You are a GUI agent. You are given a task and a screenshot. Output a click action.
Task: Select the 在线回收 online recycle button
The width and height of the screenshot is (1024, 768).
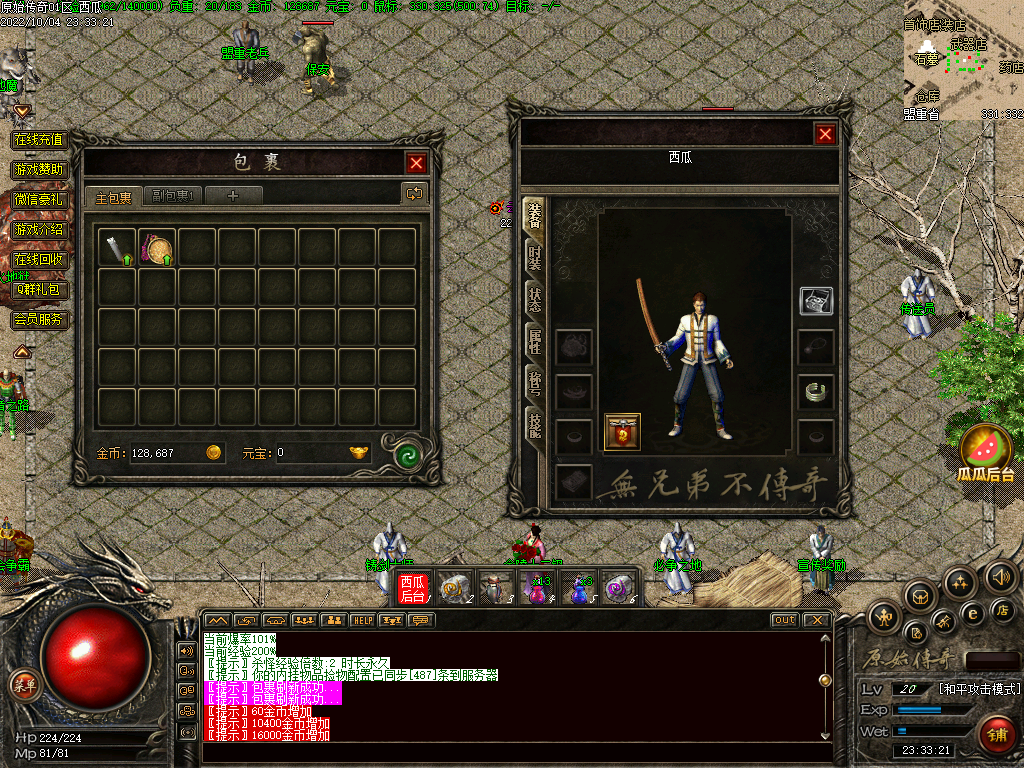(x=38, y=259)
